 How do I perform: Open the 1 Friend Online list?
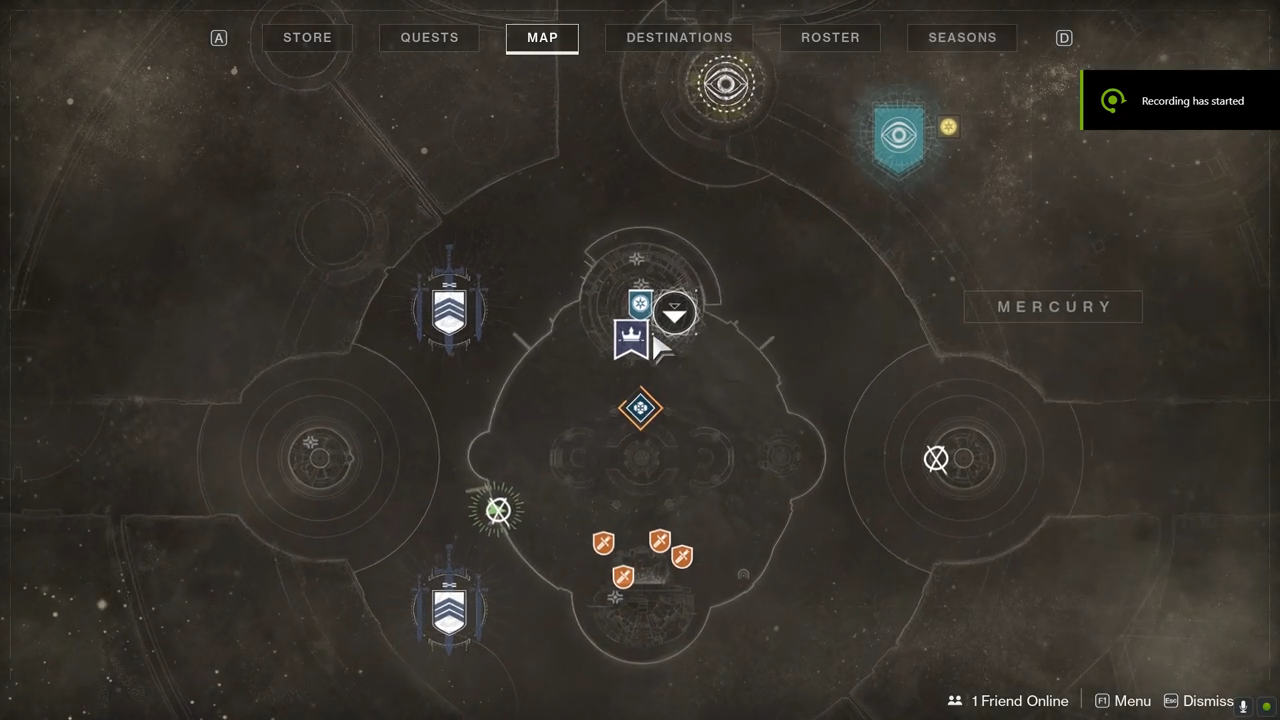coord(1008,701)
